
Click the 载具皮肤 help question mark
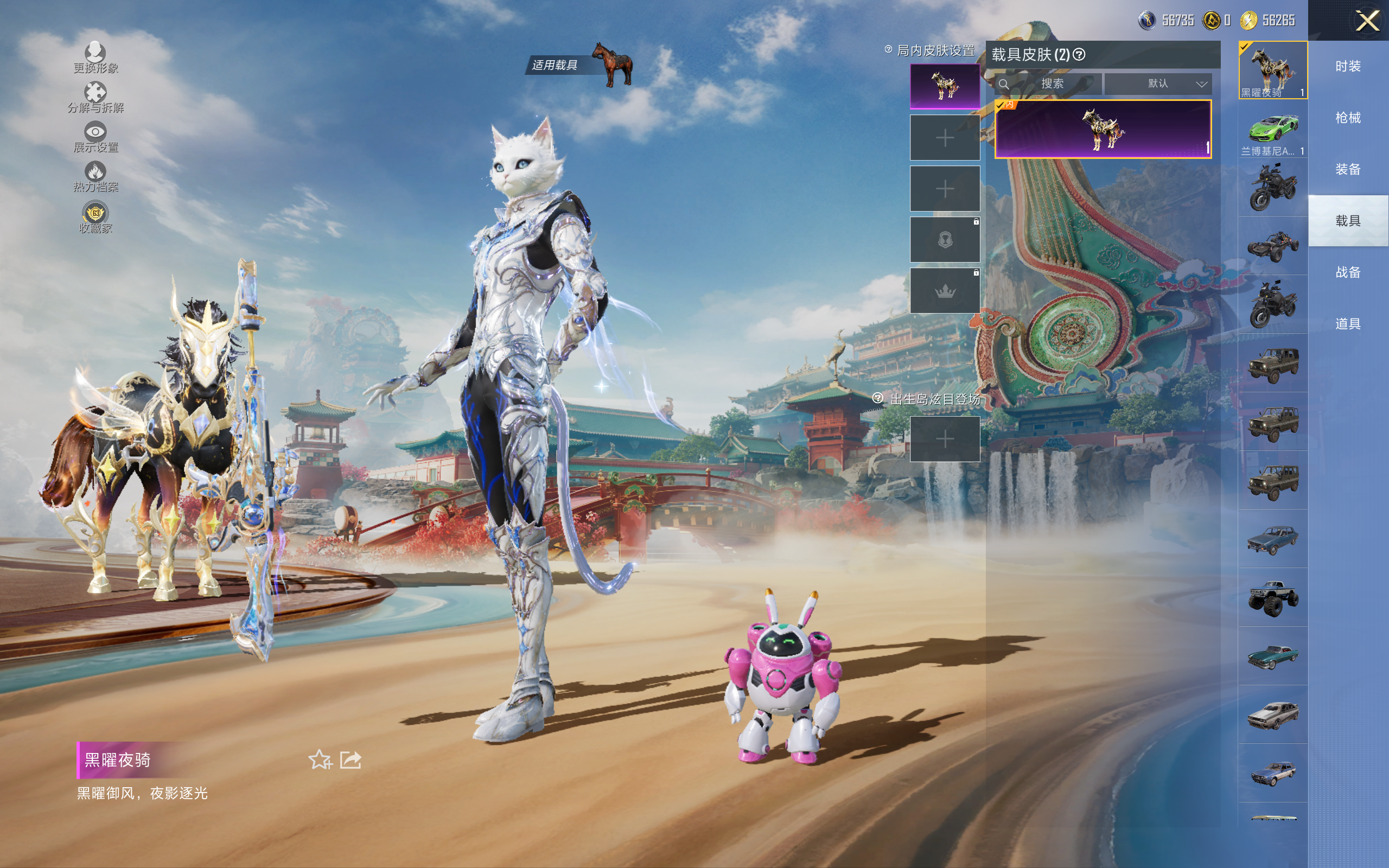[x=1079, y=55]
